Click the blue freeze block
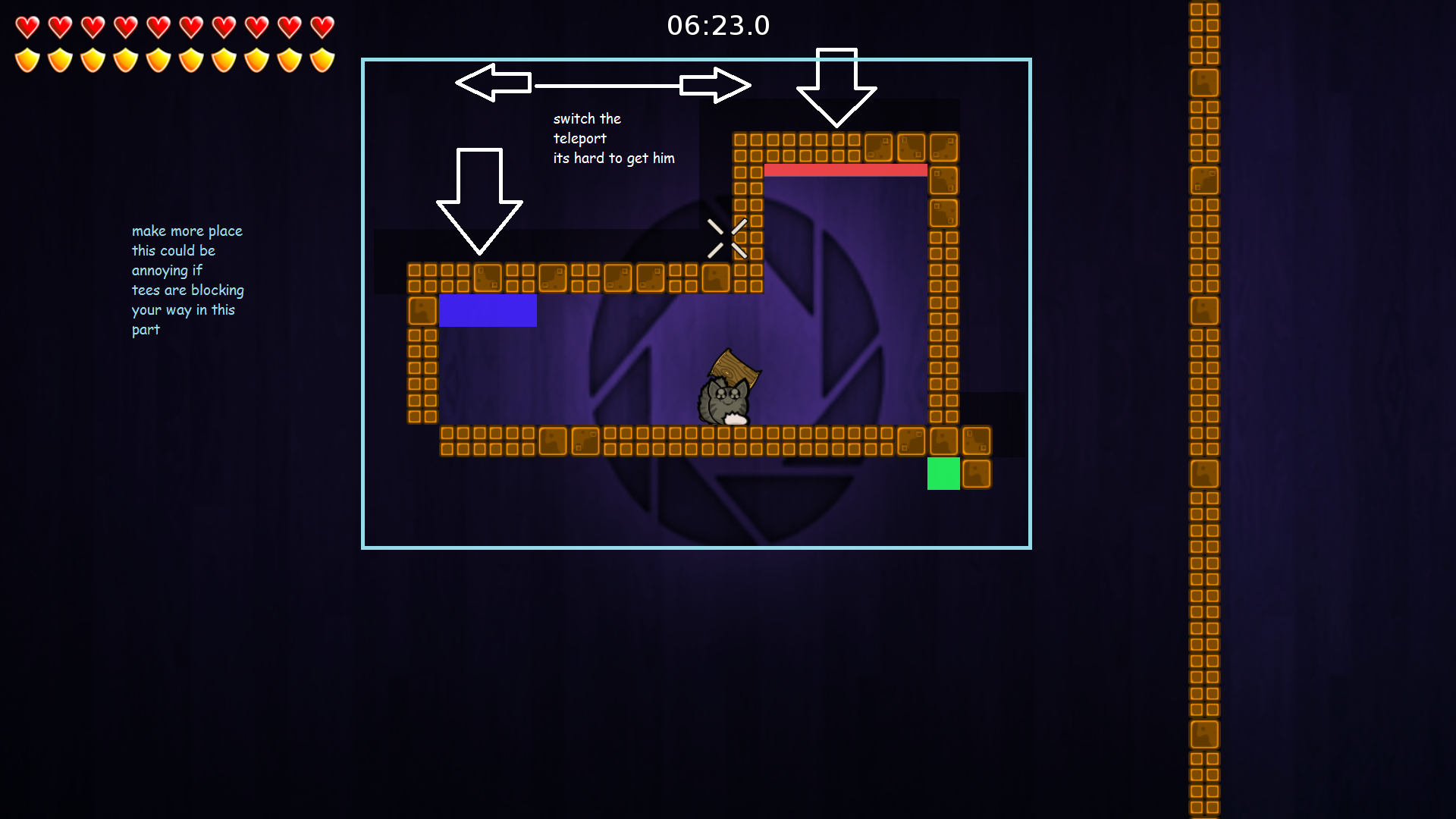The image size is (1456, 819). point(488,311)
